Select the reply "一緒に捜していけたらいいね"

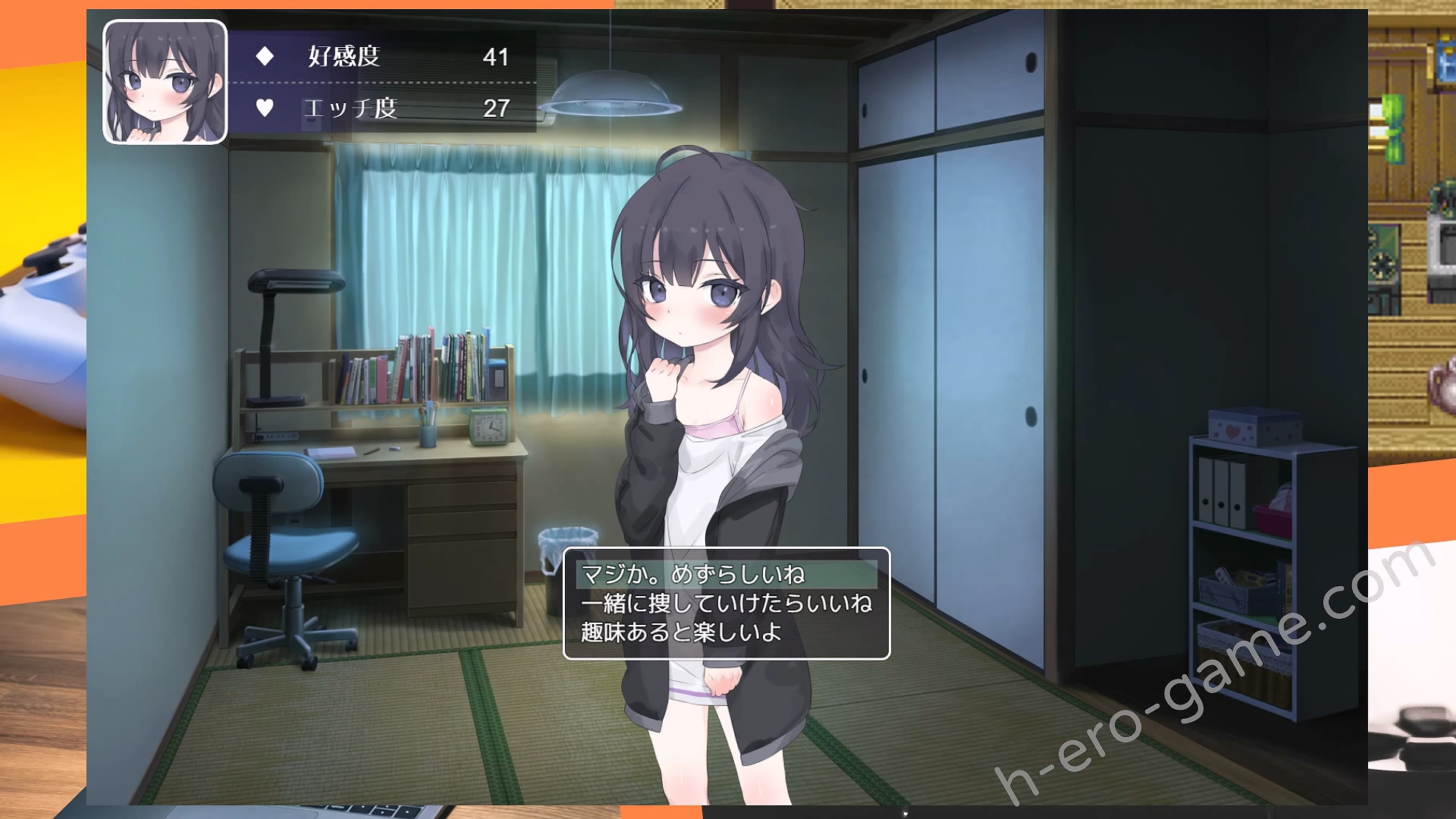point(726,604)
